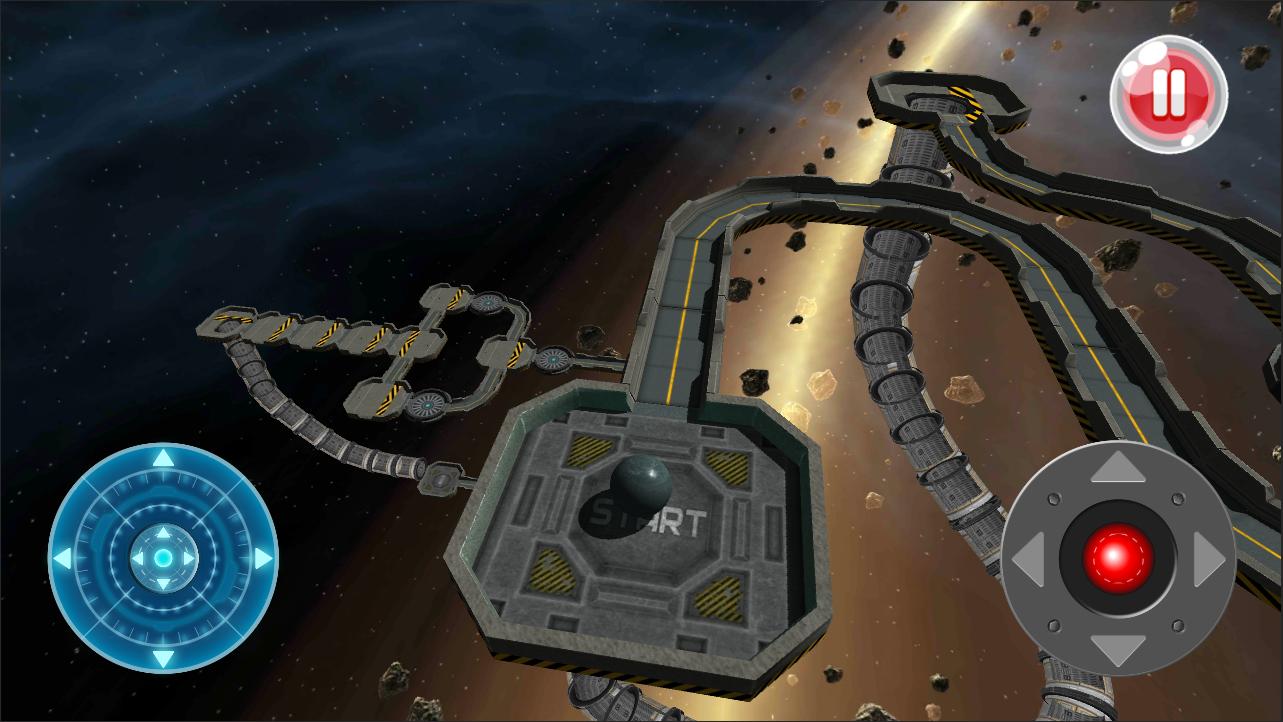This screenshot has width=1283, height=722.
Task: Tap the blue joystick's right arrow
Action: pos(263,558)
